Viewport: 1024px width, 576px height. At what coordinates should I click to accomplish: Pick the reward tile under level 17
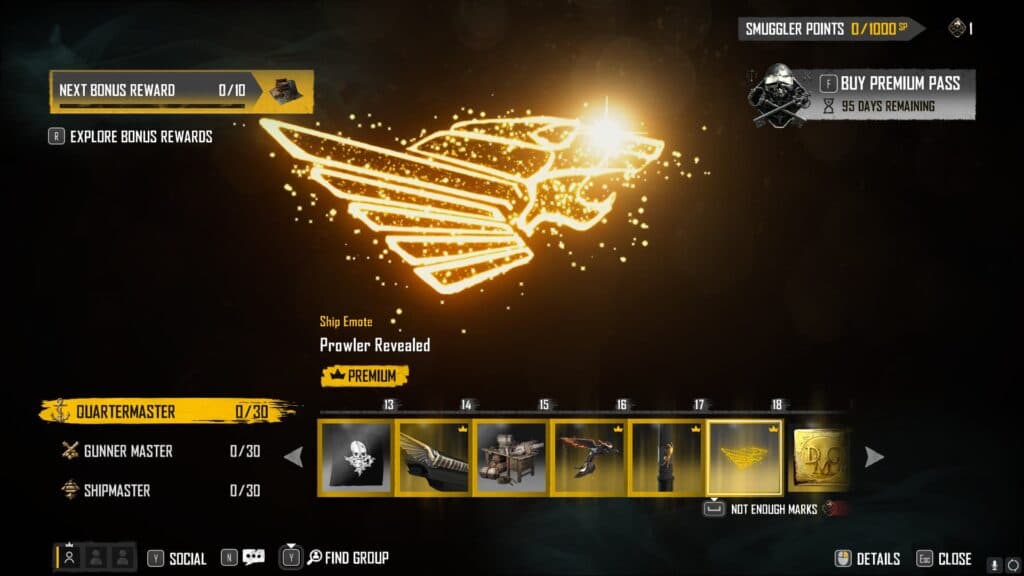tap(666, 457)
